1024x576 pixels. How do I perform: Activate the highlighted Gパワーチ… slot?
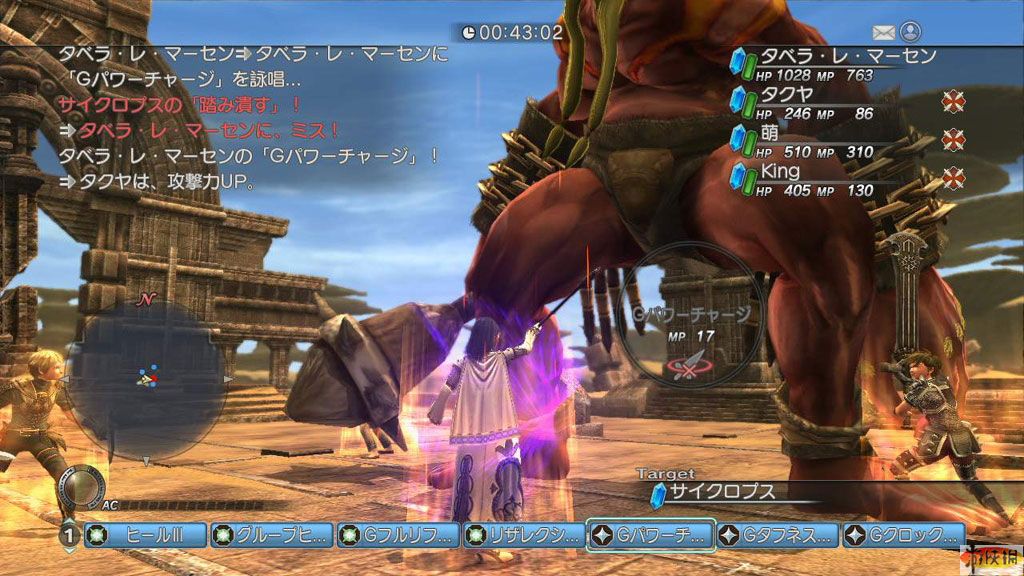click(x=651, y=535)
